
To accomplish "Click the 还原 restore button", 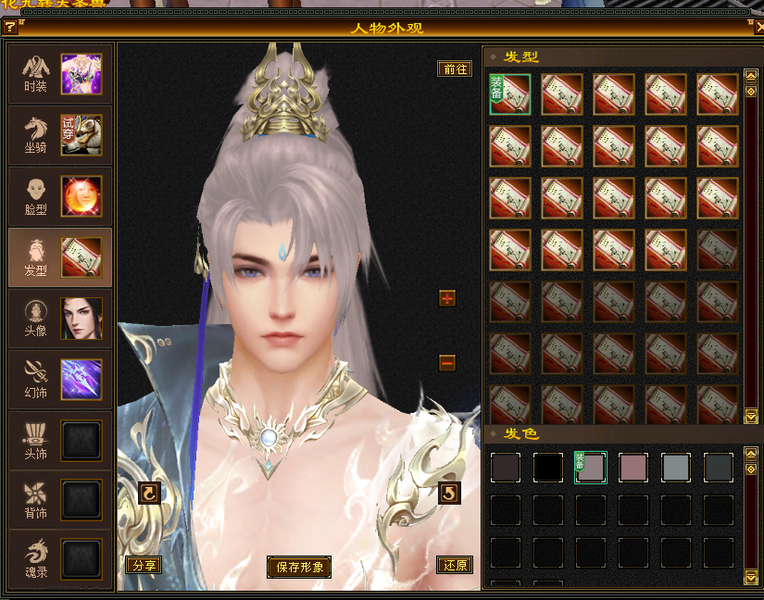I will coord(455,565).
